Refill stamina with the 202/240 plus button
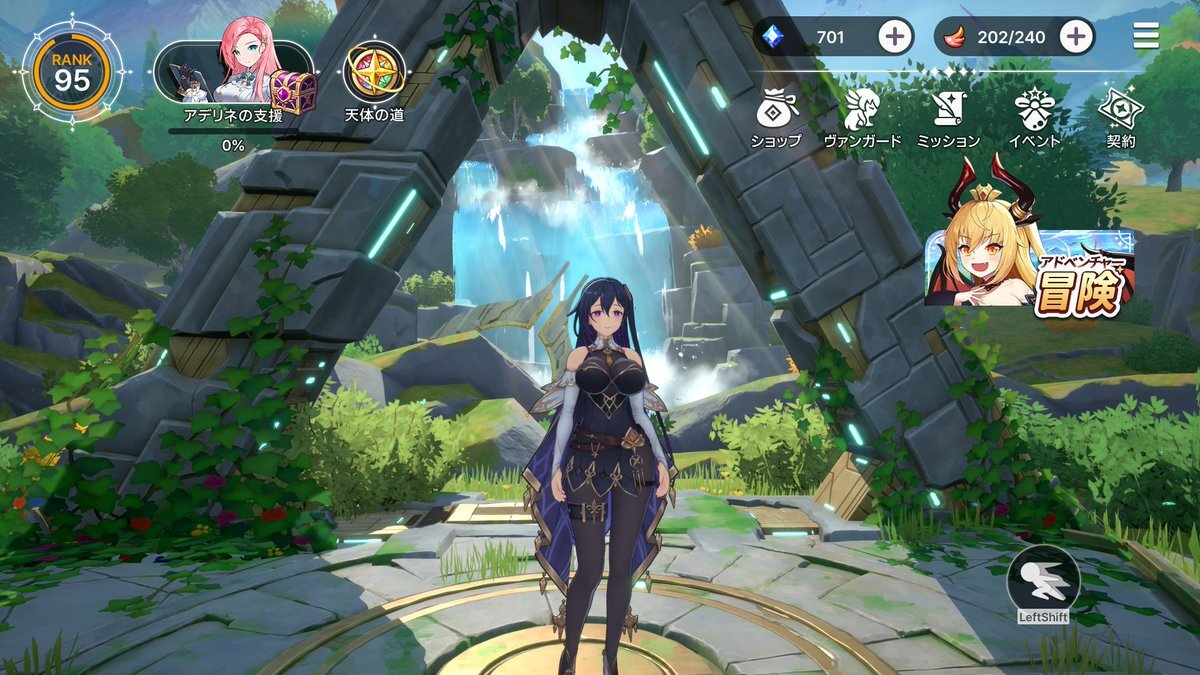1200x675 pixels. pos(1075,38)
